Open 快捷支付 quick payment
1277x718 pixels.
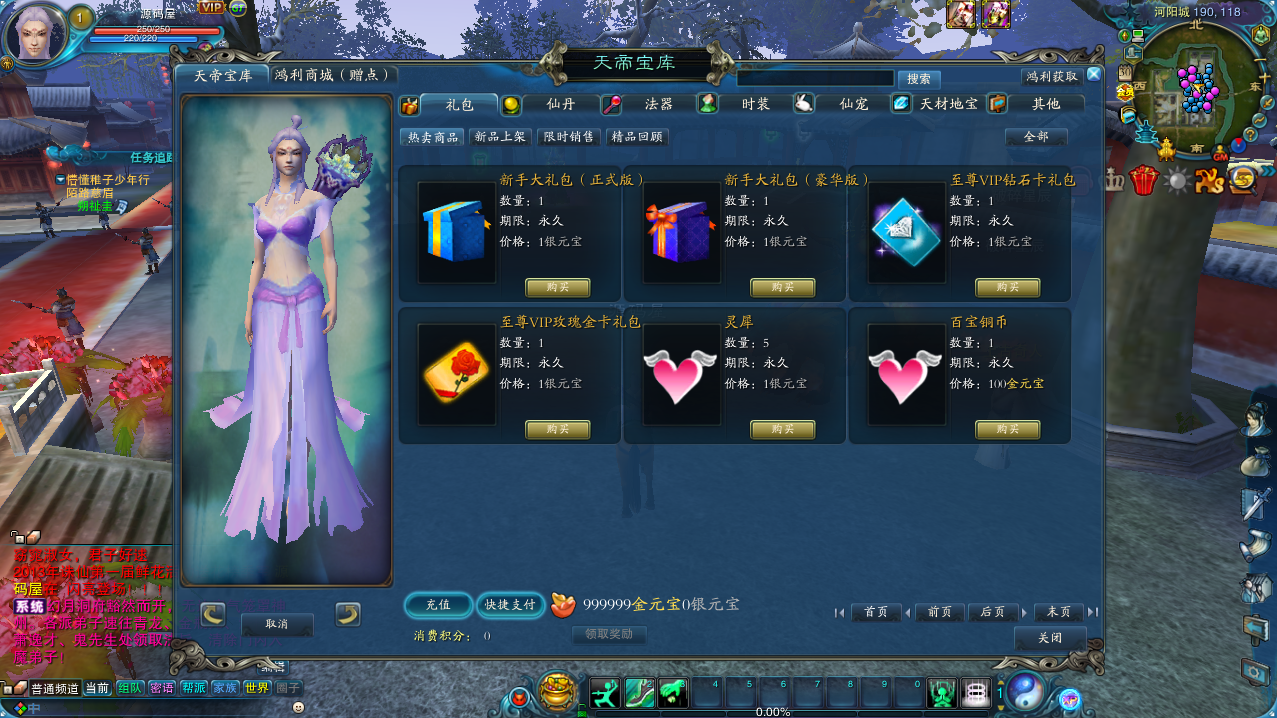click(510, 605)
